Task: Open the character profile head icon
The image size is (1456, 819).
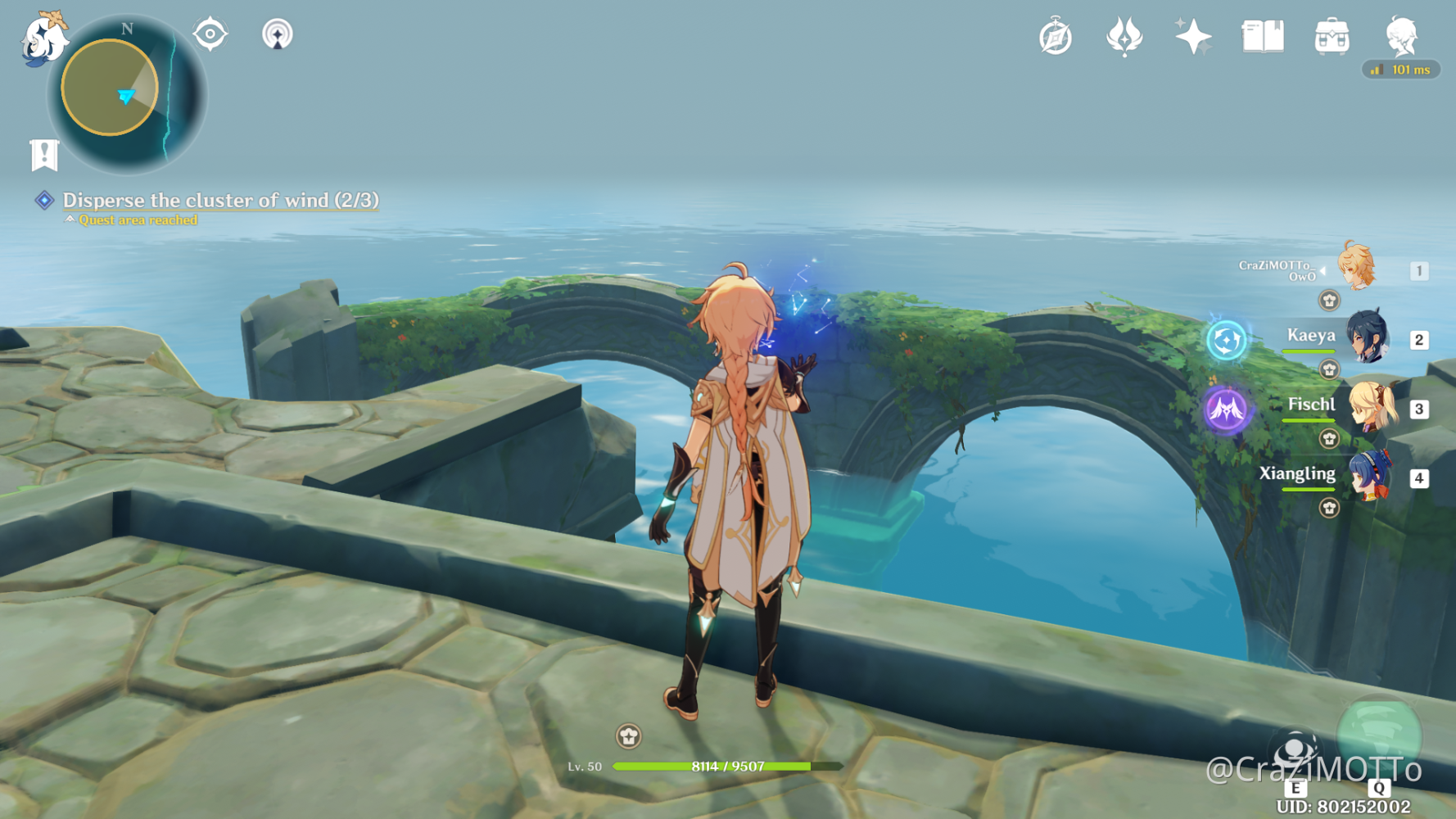Action: pos(1401,37)
